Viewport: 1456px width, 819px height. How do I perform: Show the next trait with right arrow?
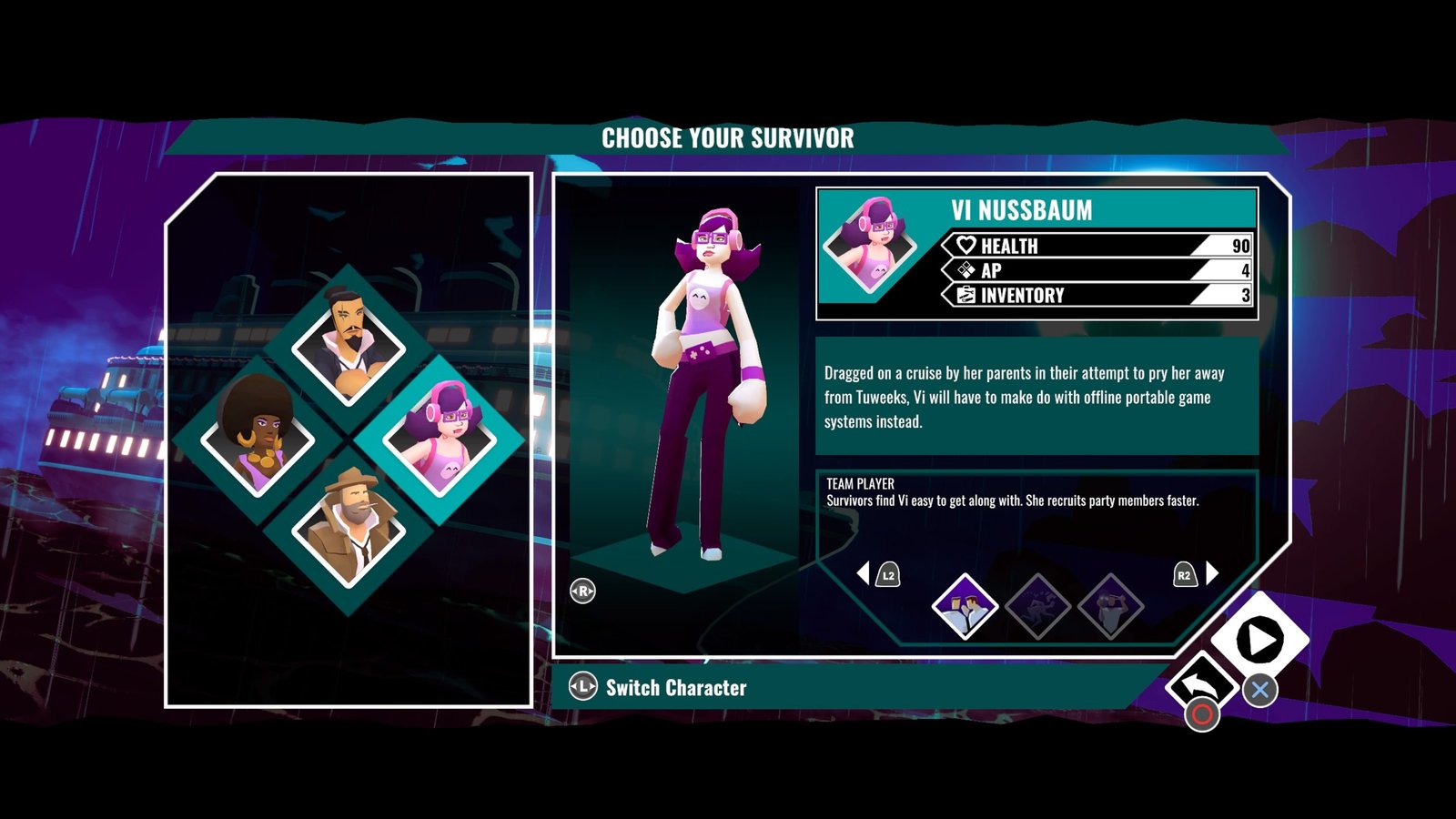pyautogui.click(x=1212, y=573)
